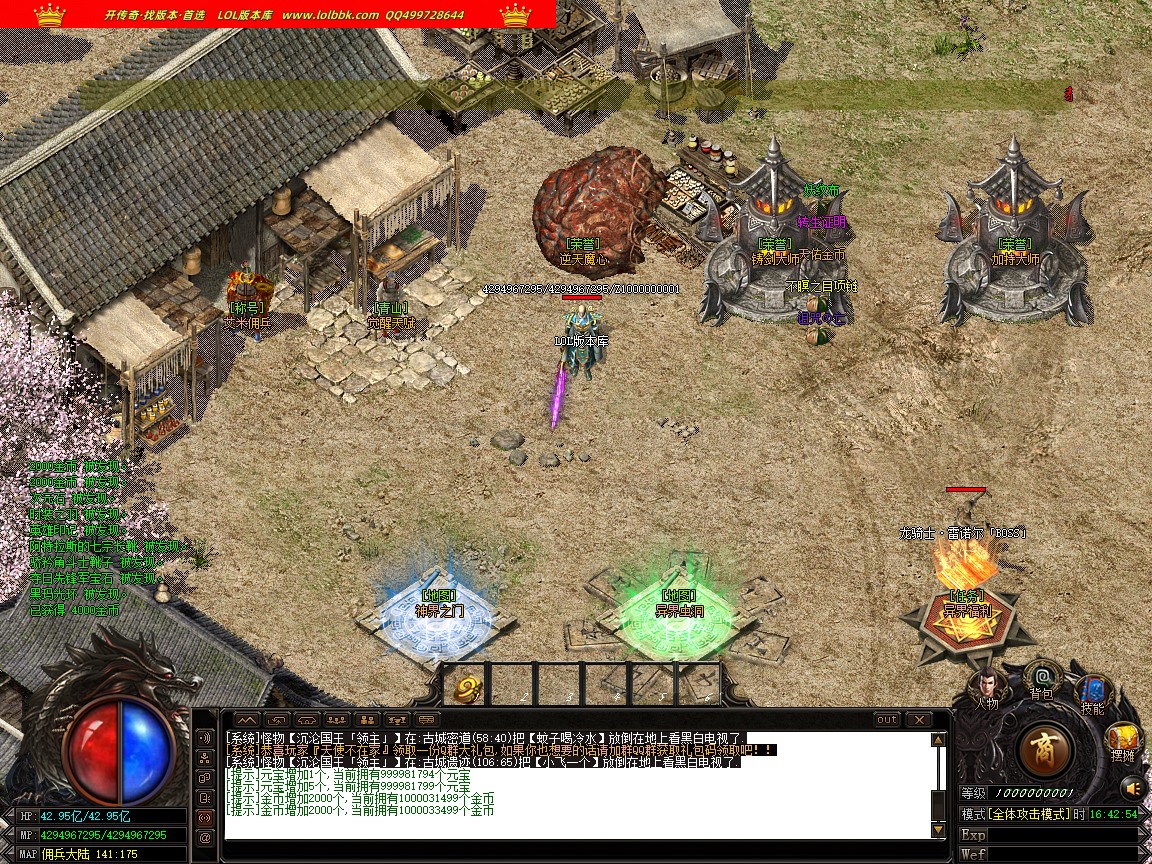Image resolution: width=1152 pixels, height=864 pixels.
Task: Click the round 商 shop button
Action: click(x=1045, y=749)
